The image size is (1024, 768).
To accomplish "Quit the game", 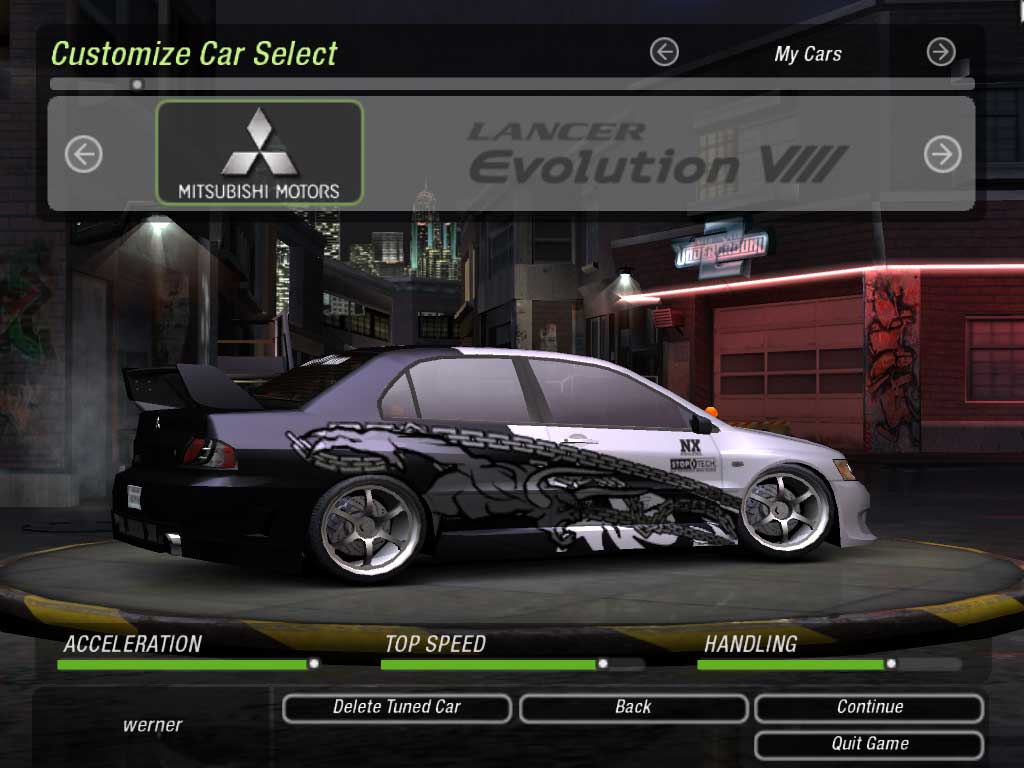I will point(869,745).
